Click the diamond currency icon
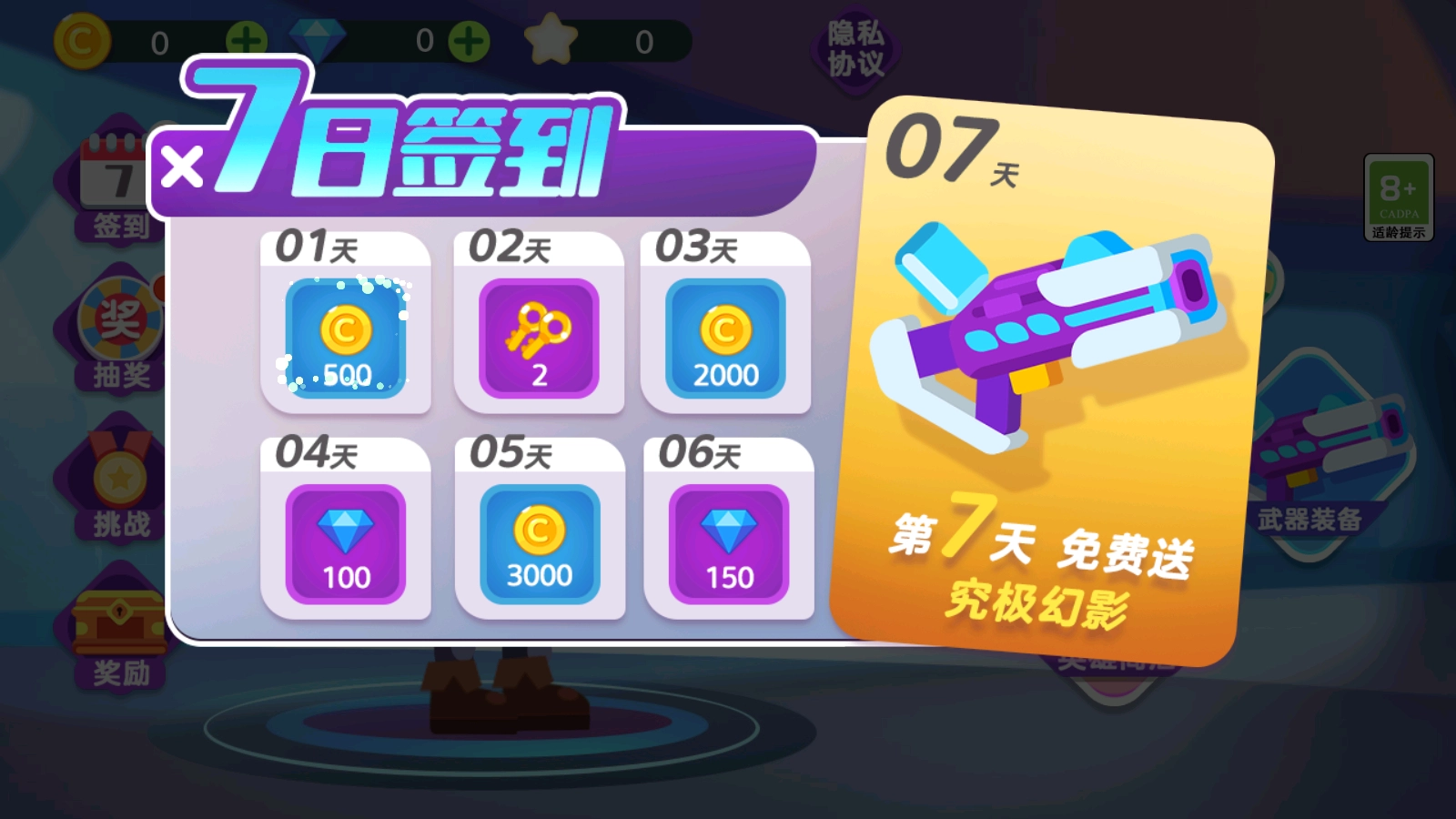This screenshot has width=1456, height=819. coord(318,38)
